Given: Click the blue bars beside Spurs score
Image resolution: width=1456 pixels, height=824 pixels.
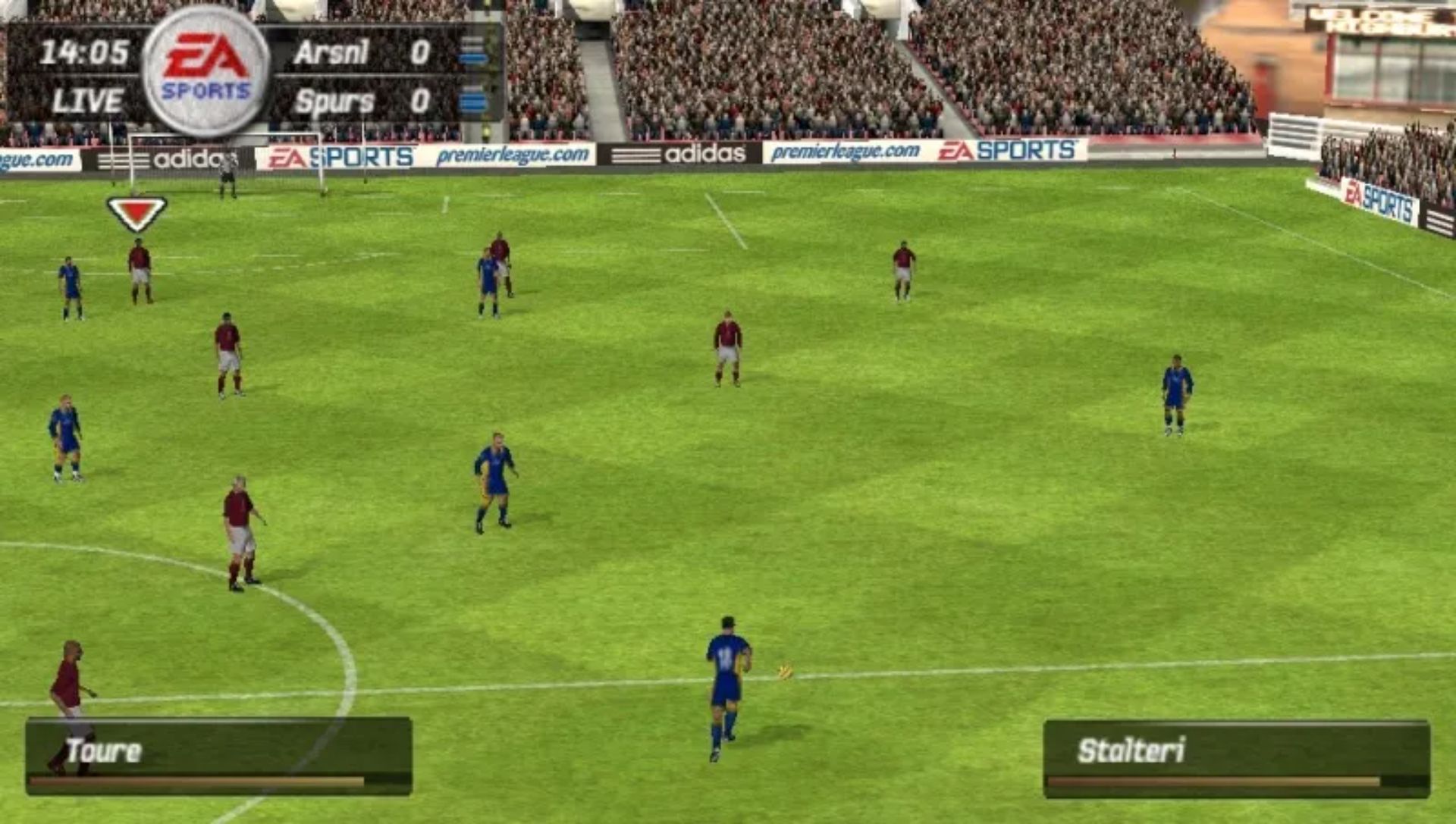Looking at the screenshot, I should (x=474, y=99).
